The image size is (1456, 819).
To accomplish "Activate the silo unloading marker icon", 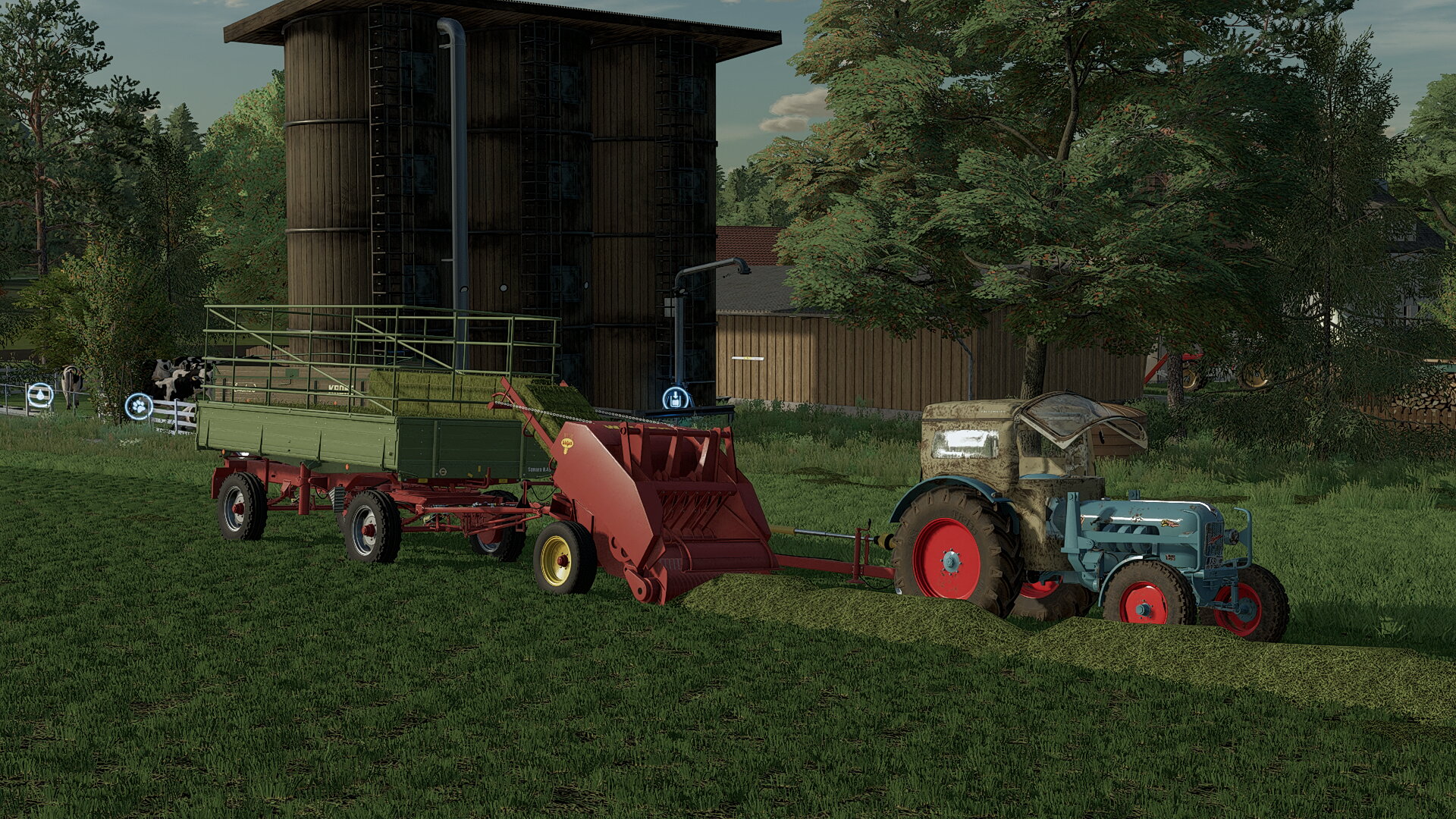I will click(x=676, y=398).
